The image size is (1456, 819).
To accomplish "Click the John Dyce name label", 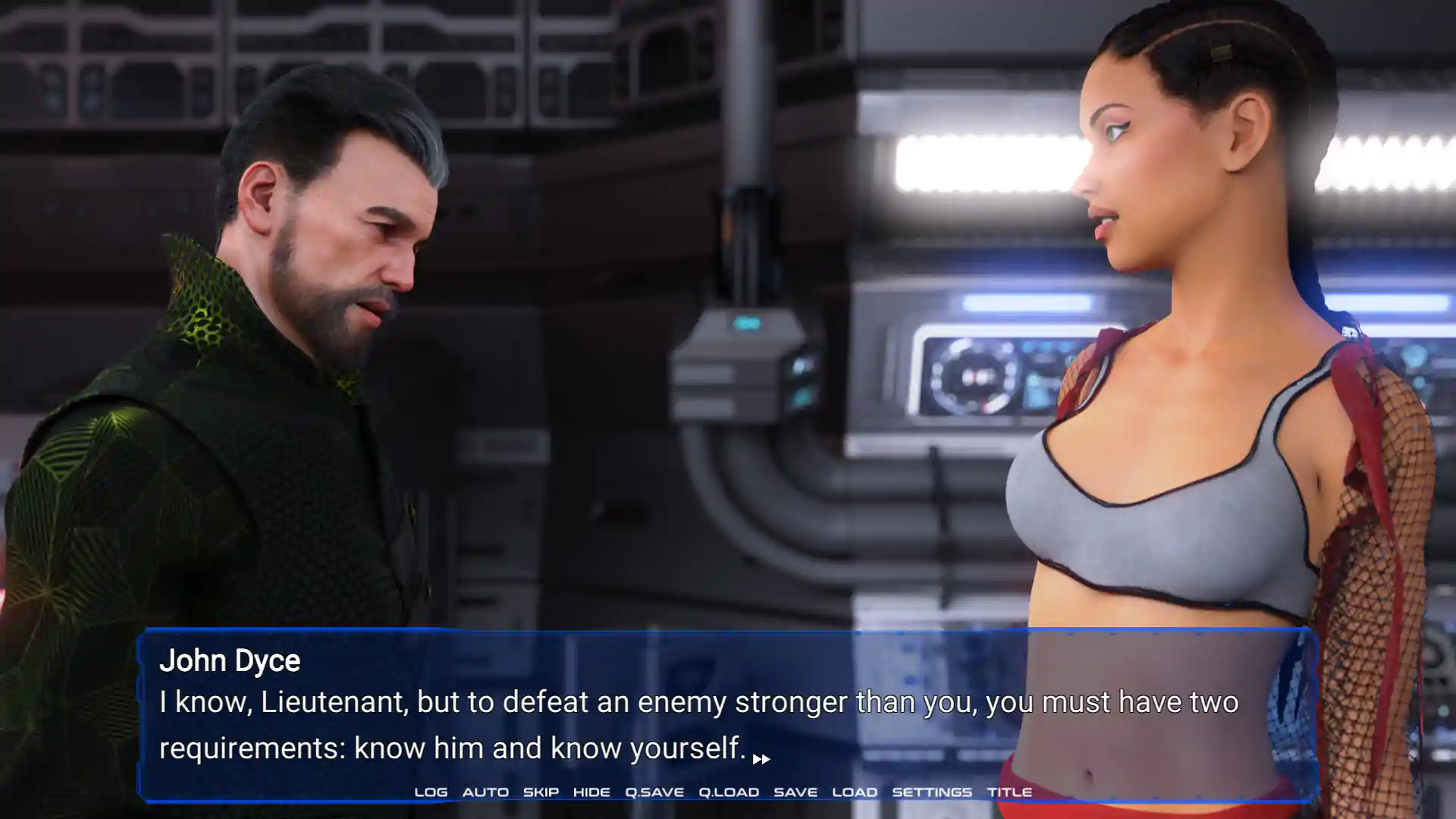I will coord(230,661).
